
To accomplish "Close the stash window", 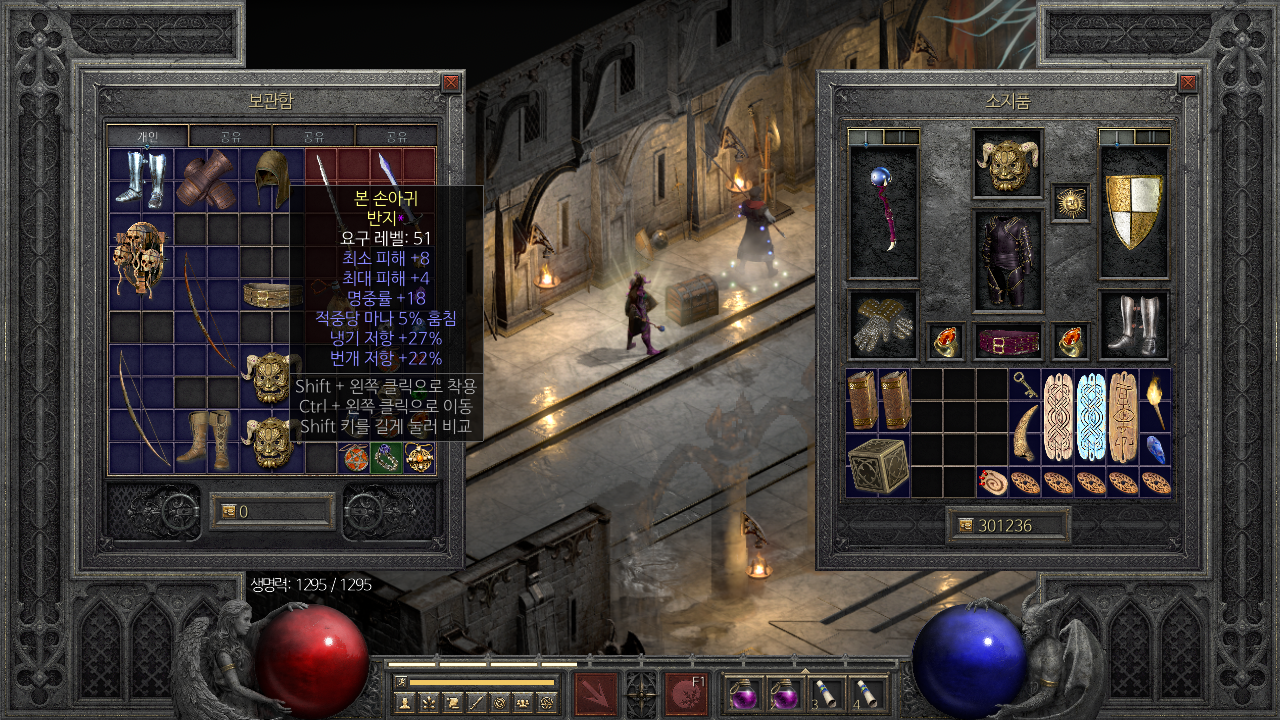I will pyautogui.click(x=451, y=83).
